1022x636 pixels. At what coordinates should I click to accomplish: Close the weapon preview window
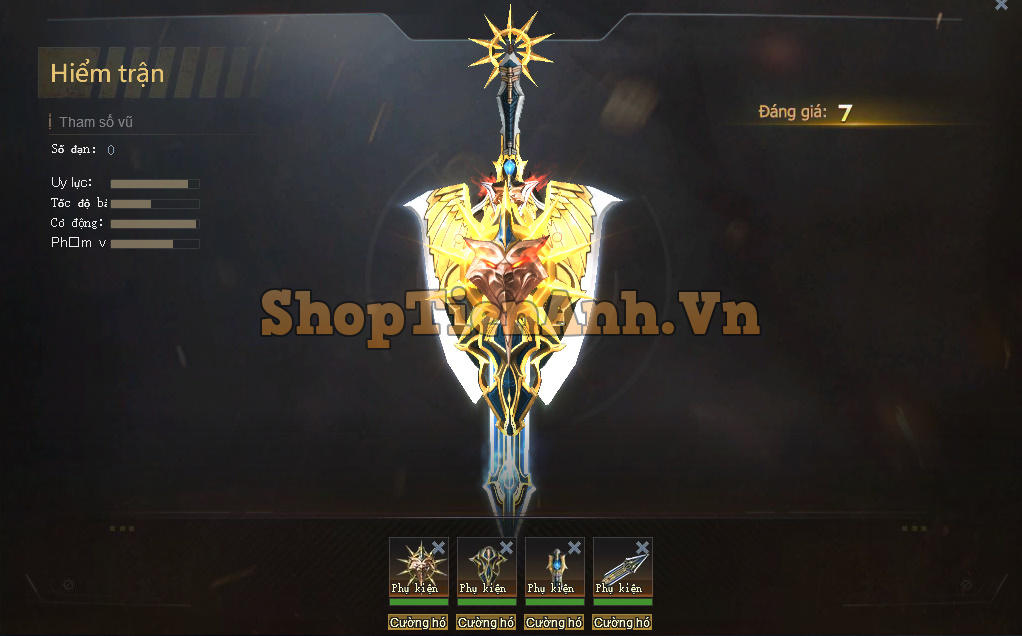pyautogui.click(x=1001, y=5)
